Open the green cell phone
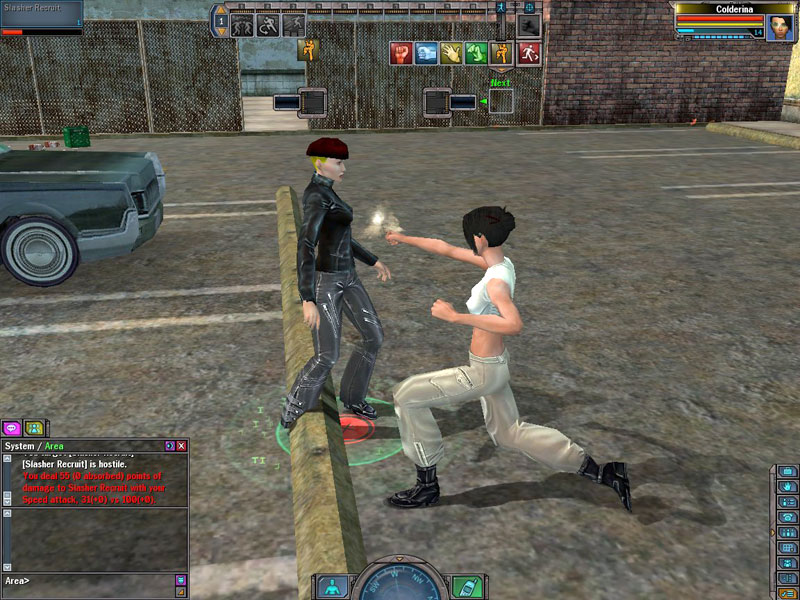Viewport: 800px width, 600px height. (467, 586)
